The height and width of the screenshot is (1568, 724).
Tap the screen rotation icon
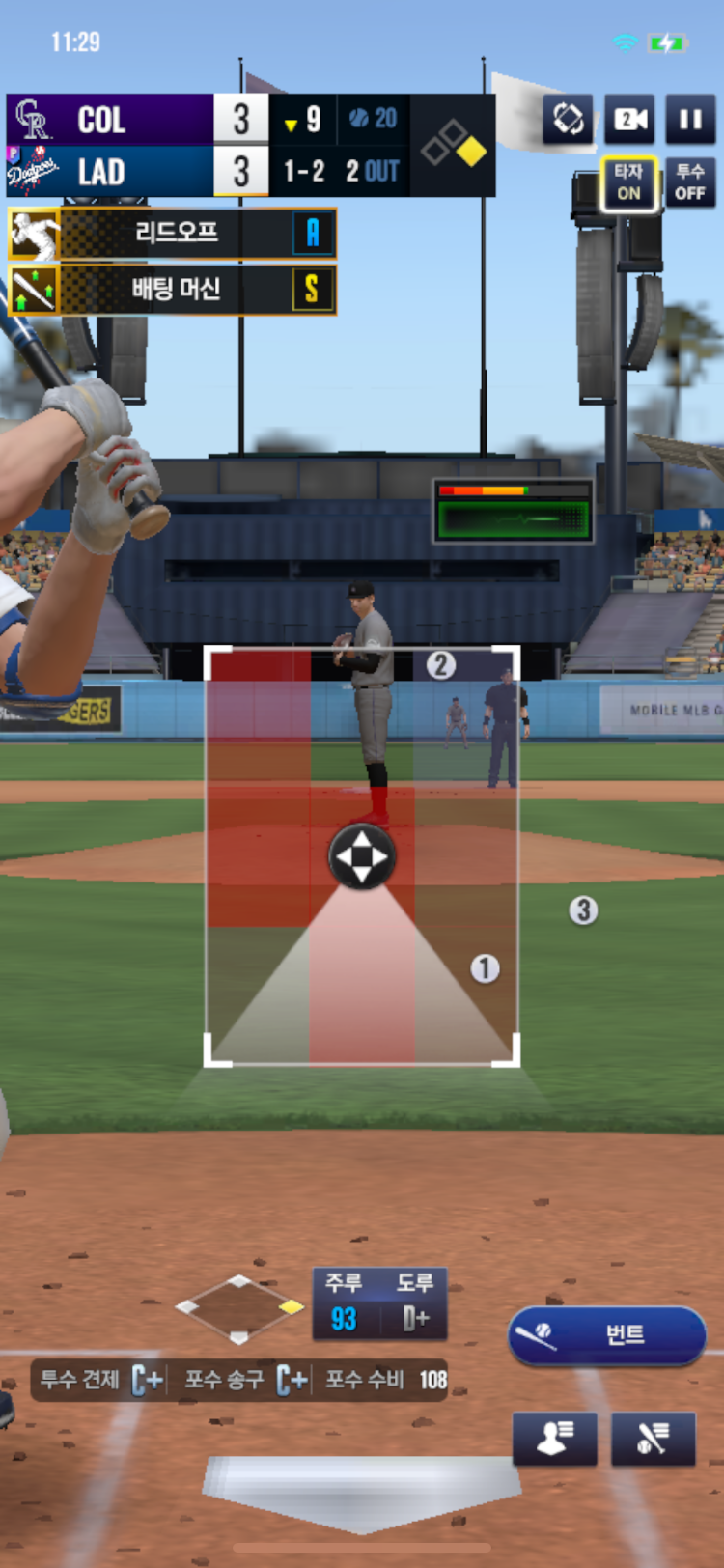click(x=568, y=120)
